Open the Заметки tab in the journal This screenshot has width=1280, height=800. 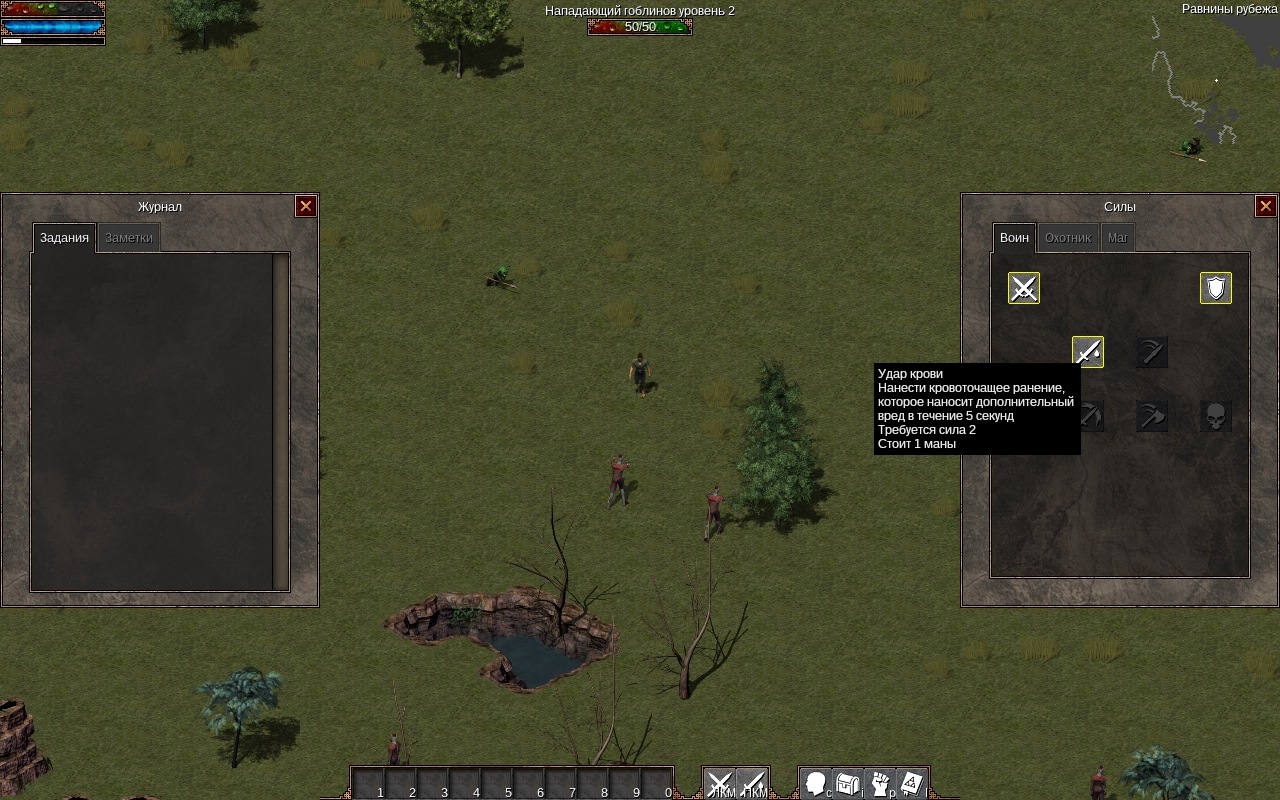pos(129,238)
